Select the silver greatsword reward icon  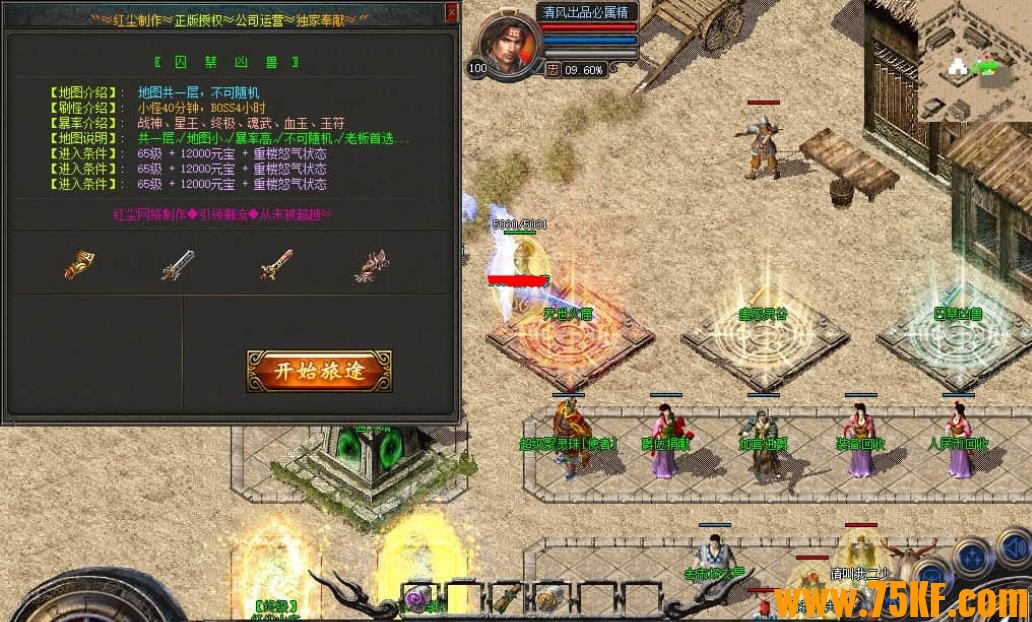point(177,265)
